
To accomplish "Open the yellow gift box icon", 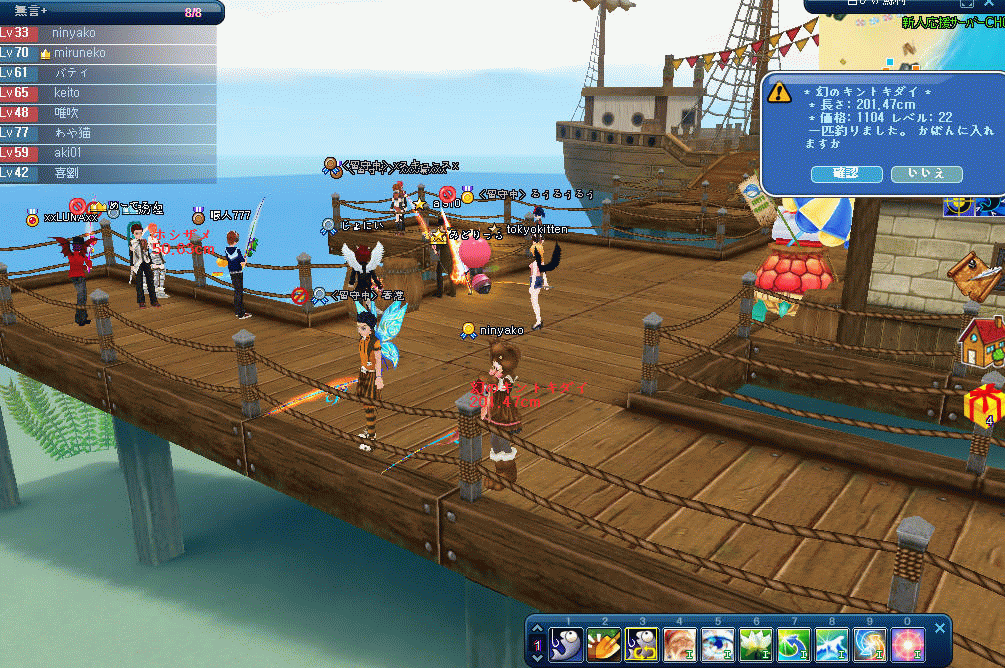I will tap(983, 404).
